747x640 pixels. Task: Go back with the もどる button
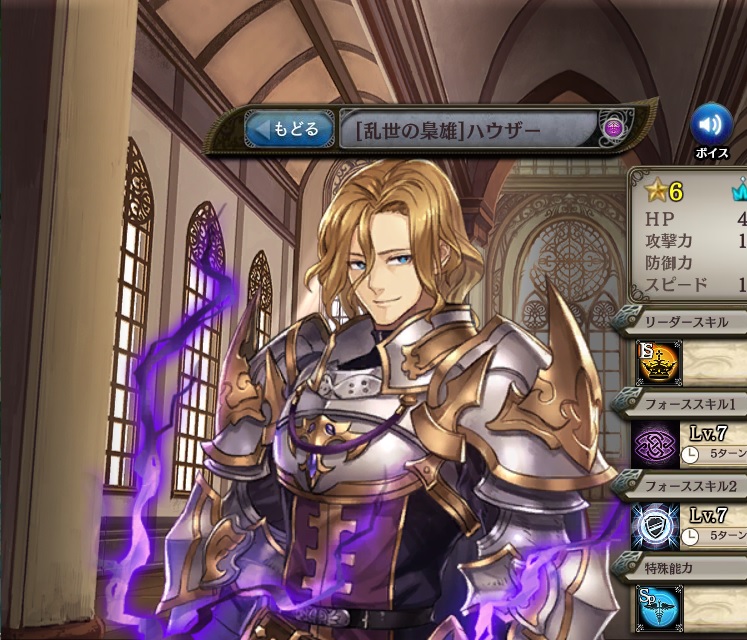coord(290,129)
